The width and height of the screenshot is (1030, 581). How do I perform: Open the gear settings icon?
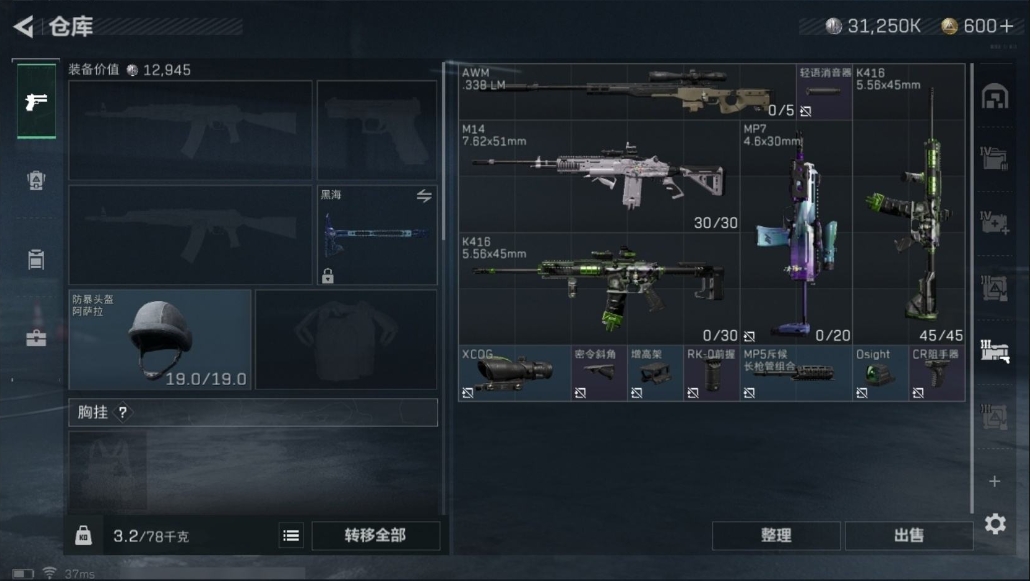[994, 524]
